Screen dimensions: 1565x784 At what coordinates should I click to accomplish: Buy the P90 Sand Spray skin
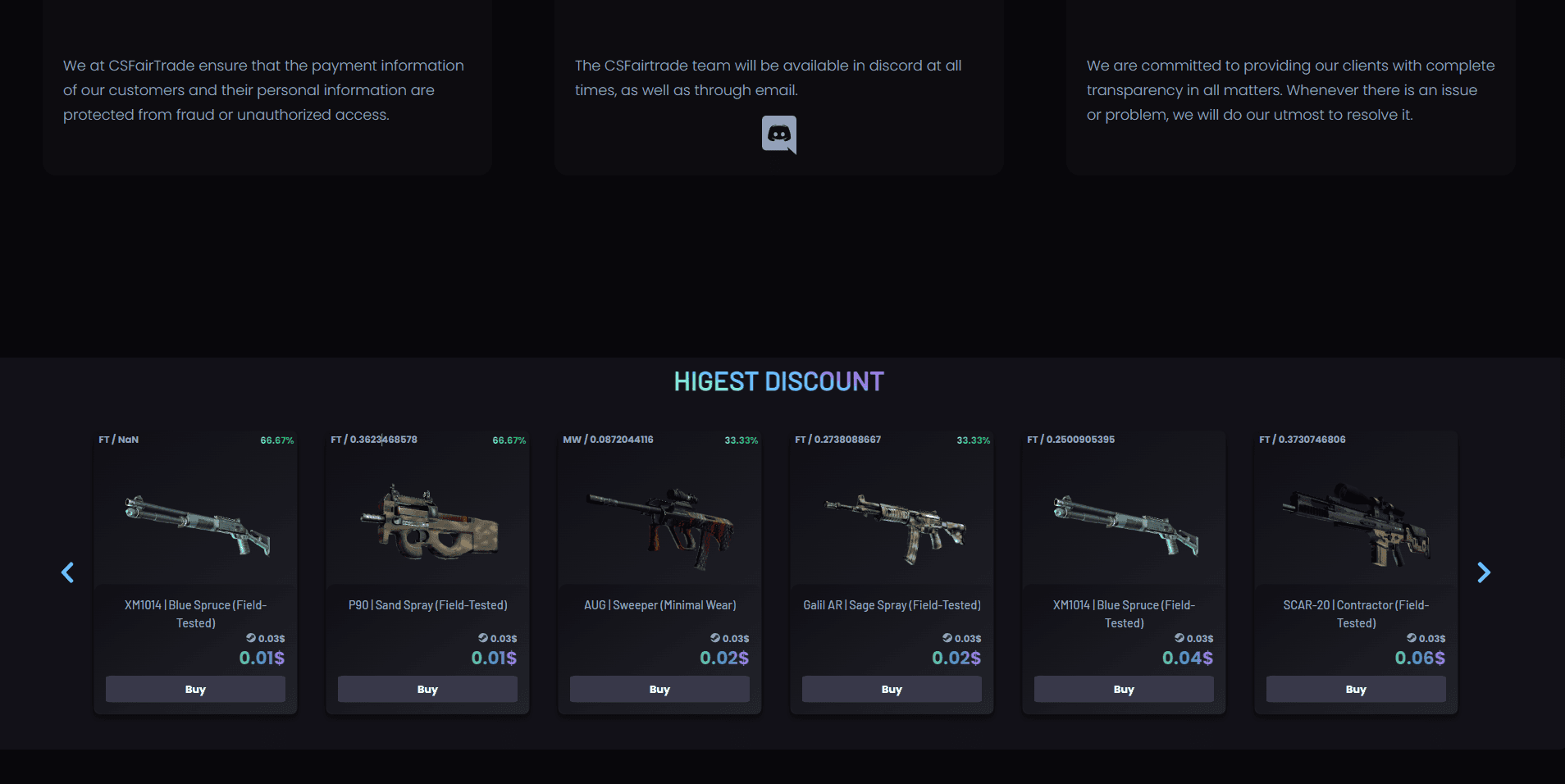[x=427, y=689]
